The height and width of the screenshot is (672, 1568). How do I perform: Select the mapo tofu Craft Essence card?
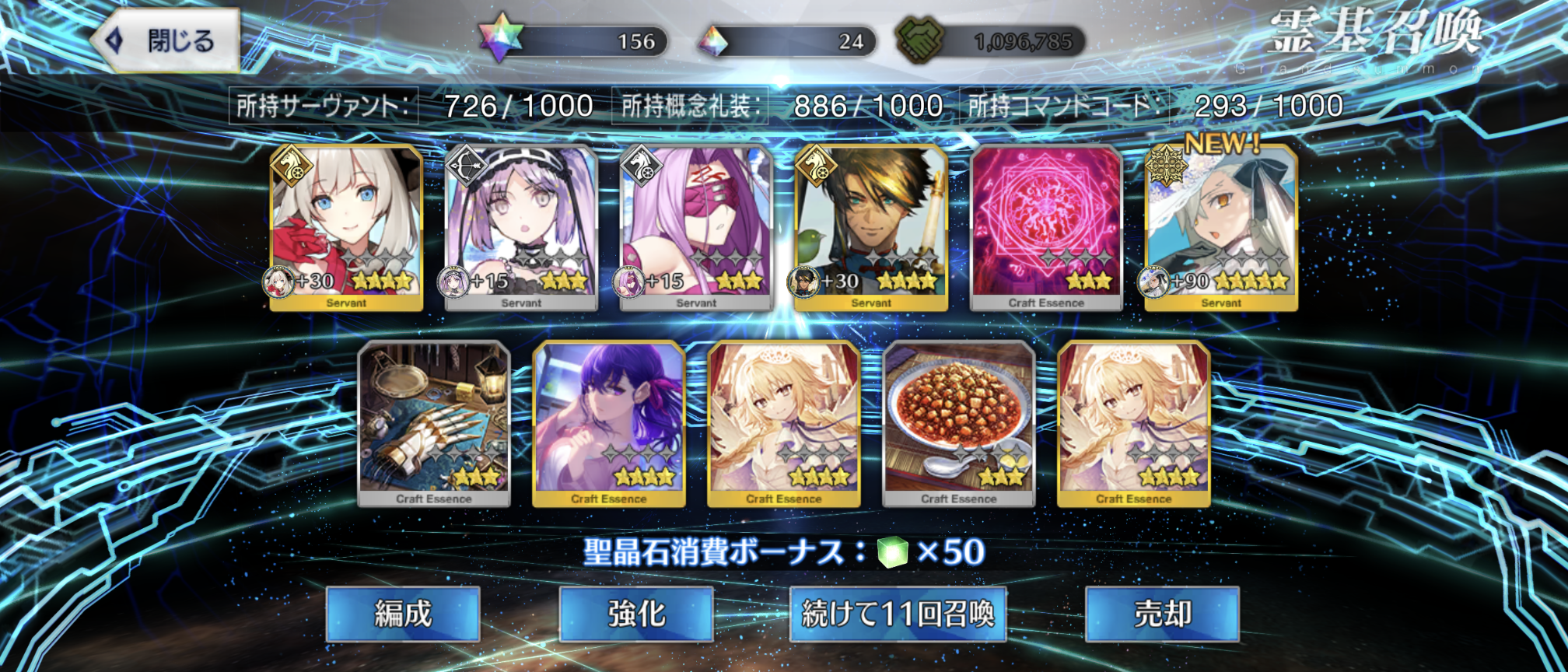pyautogui.click(x=959, y=424)
